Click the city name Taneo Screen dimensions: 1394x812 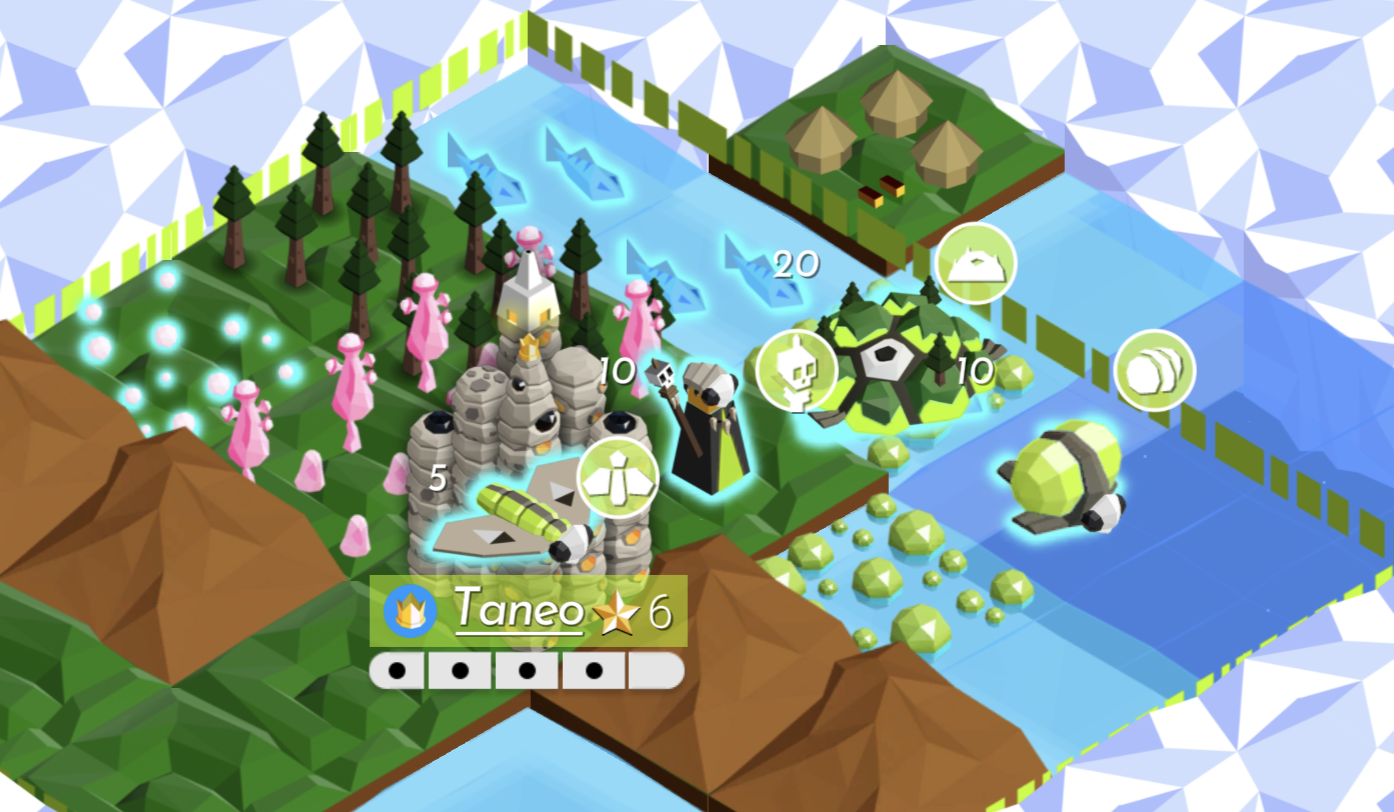(x=520, y=610)
